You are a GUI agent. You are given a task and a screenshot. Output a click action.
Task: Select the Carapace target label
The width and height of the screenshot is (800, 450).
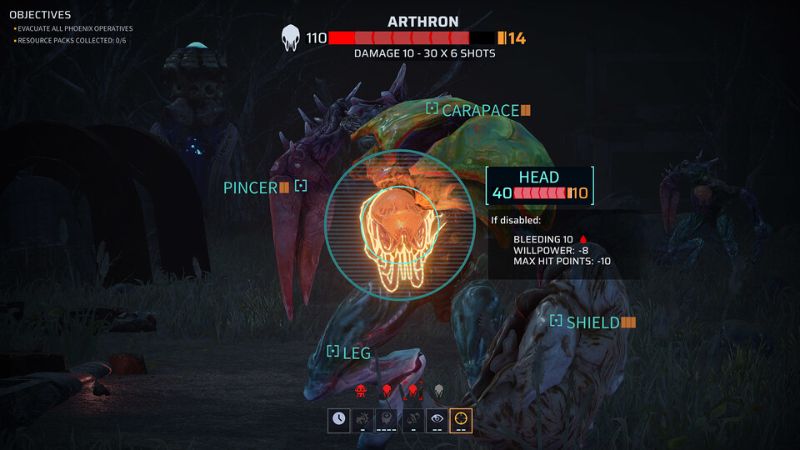click(x=480, y=110)
